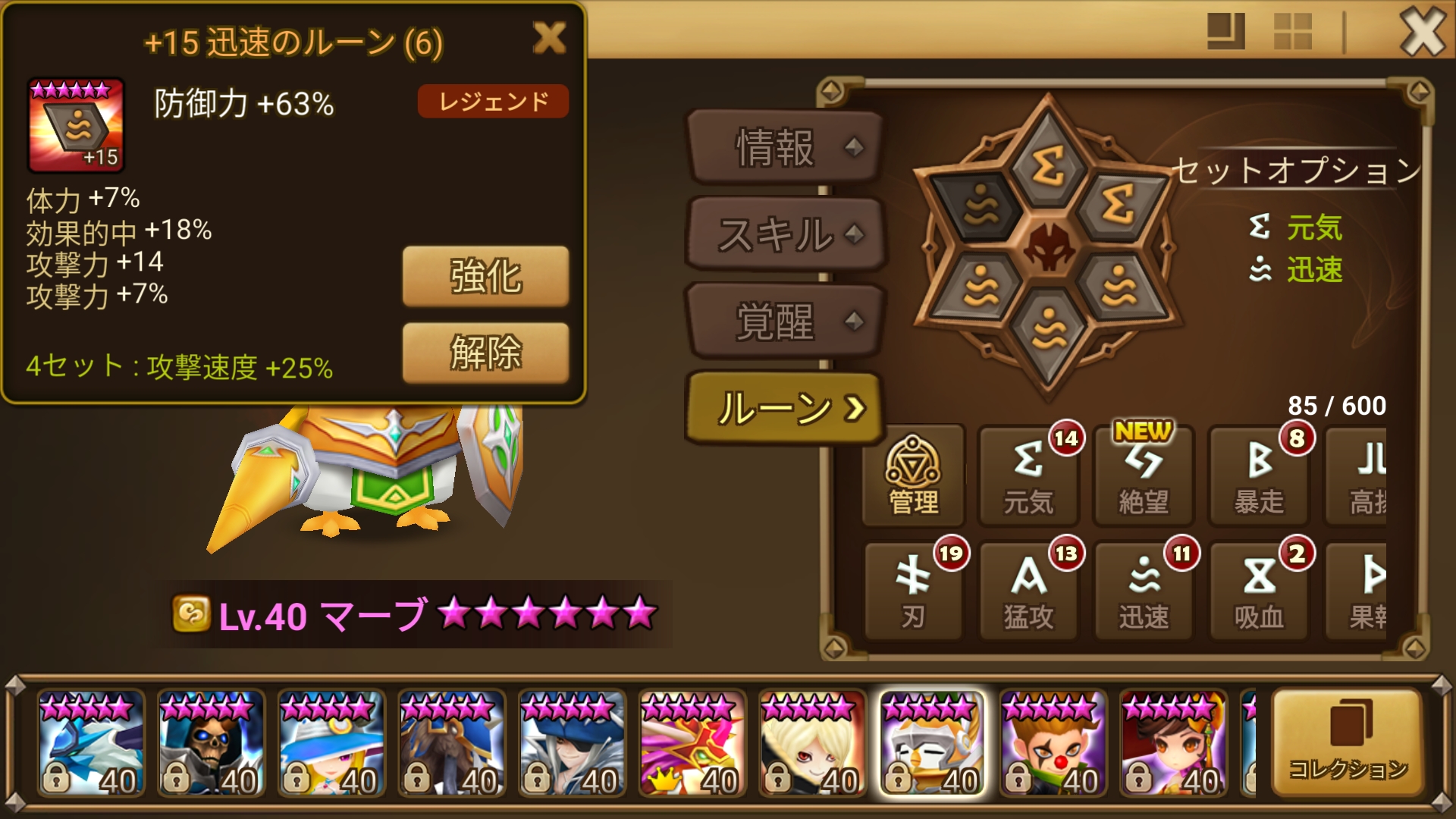This screenshot has width=1456, height=819.
Task: Filter runes by 迅速 set
Action: 1143,590
